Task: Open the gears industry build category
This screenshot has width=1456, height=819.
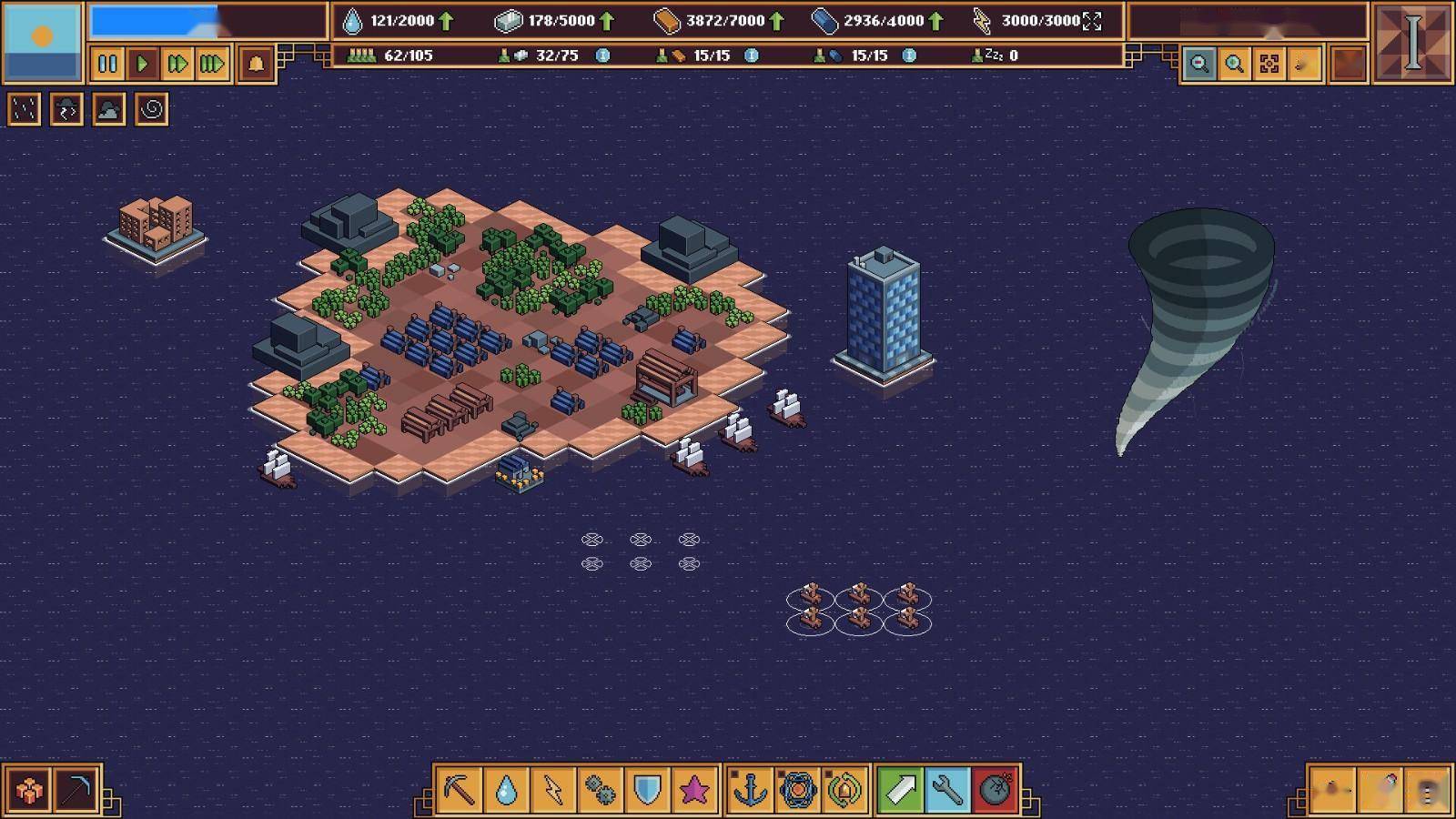Action: click(600, 789)
